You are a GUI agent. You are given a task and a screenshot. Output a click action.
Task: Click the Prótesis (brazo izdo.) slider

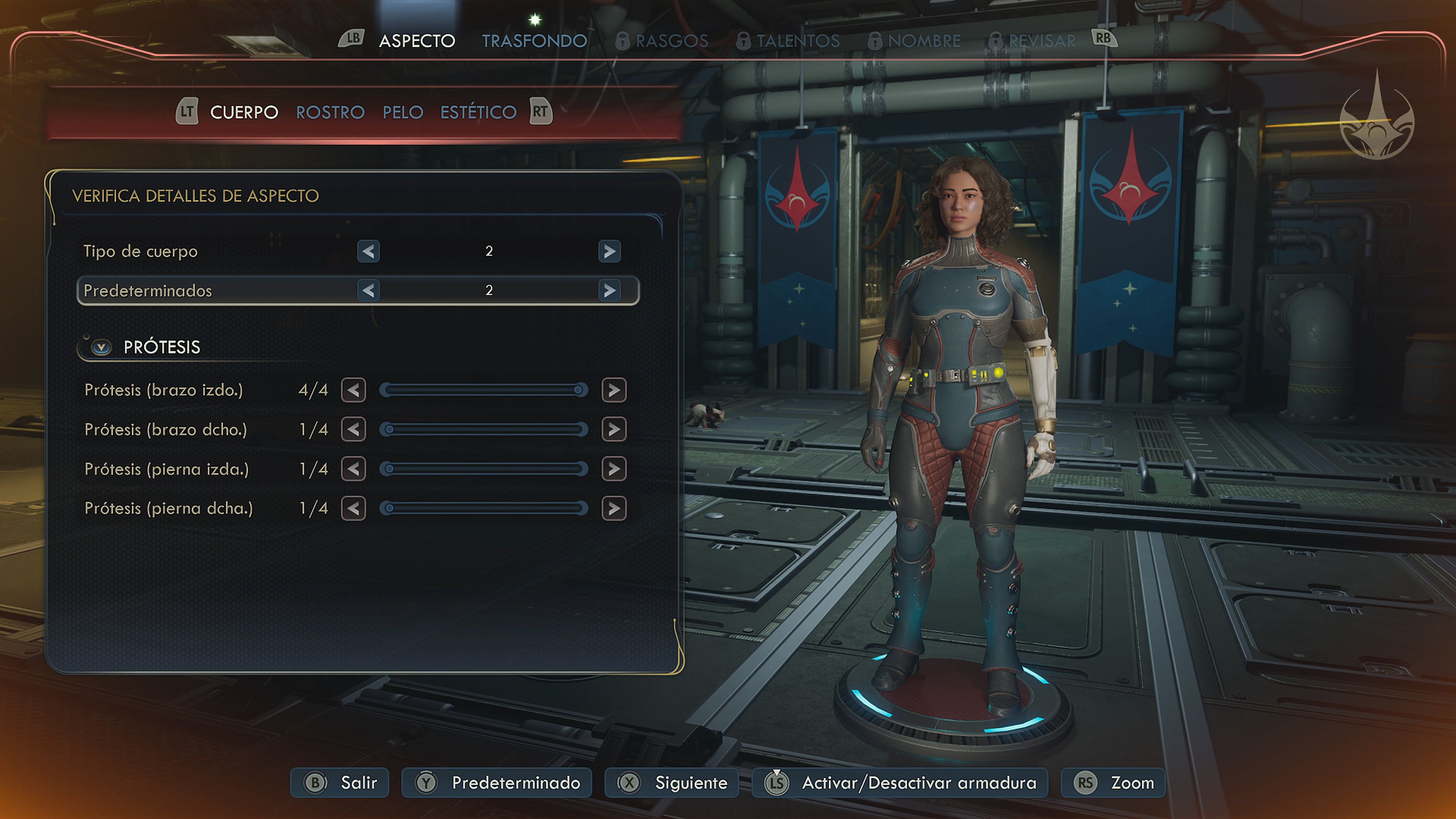coord(483,390)
